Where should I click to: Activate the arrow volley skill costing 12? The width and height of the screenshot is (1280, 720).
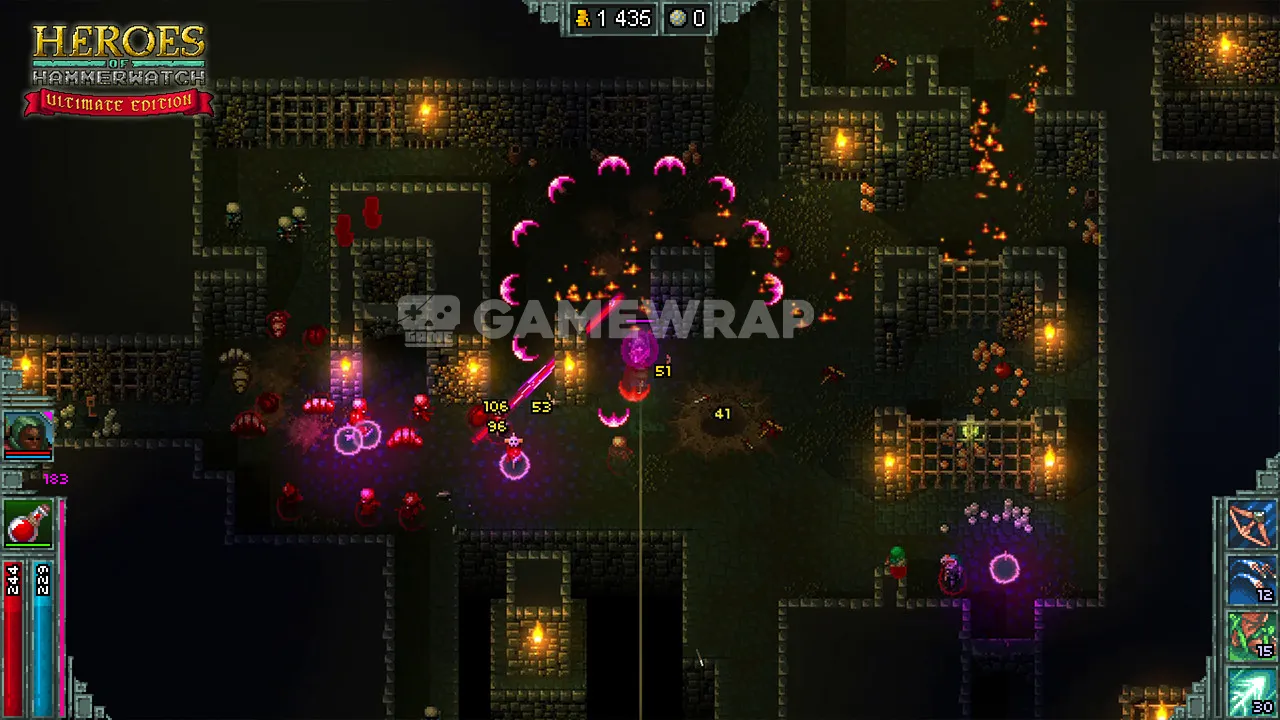(x=1252, y=581)
